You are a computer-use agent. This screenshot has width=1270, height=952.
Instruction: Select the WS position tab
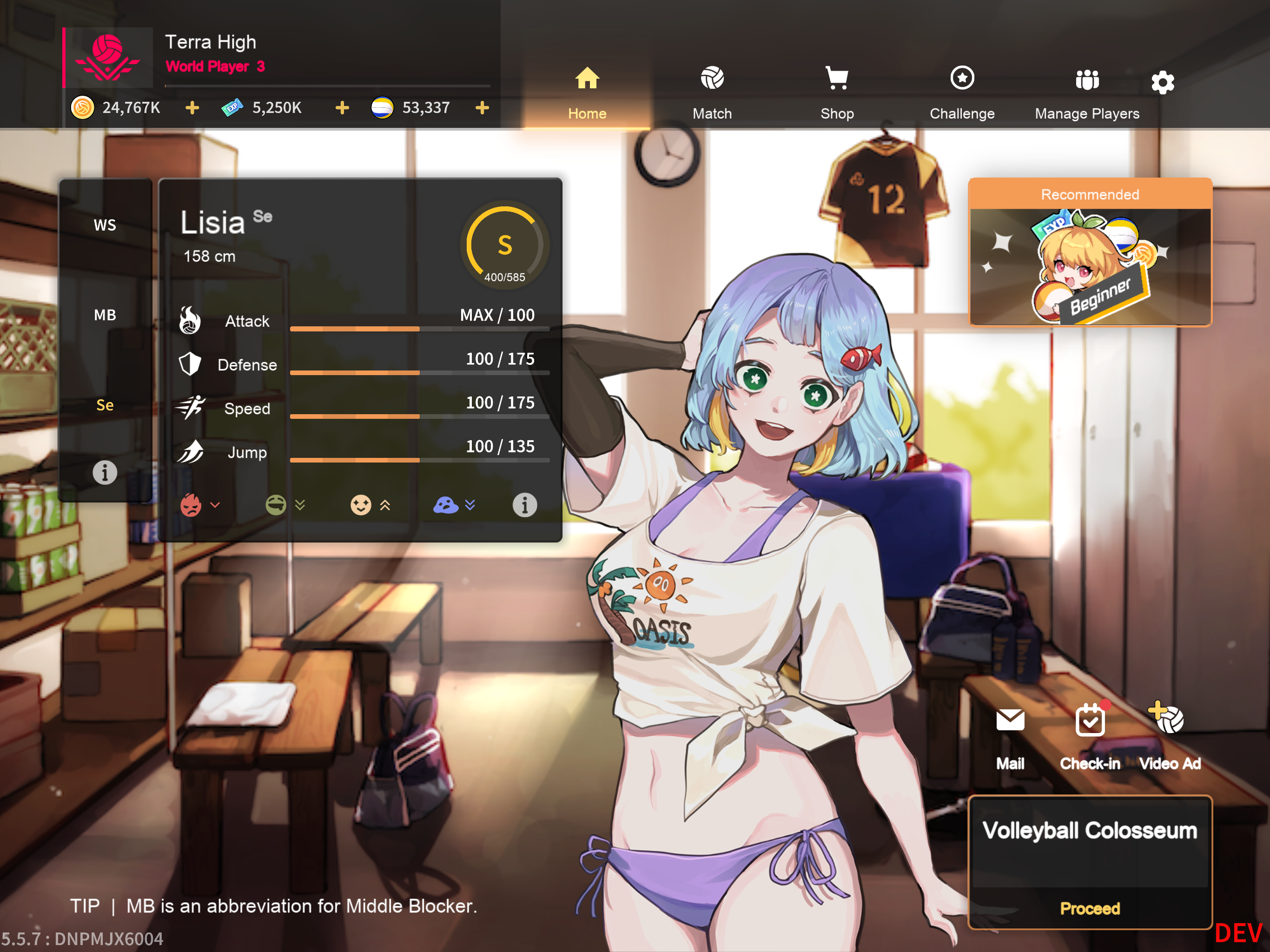pos(105,225)
